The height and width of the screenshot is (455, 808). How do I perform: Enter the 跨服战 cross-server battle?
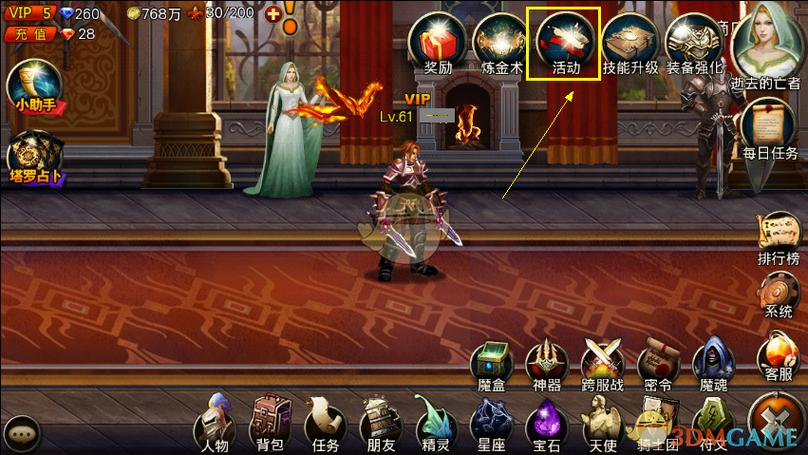click(604, 362)
